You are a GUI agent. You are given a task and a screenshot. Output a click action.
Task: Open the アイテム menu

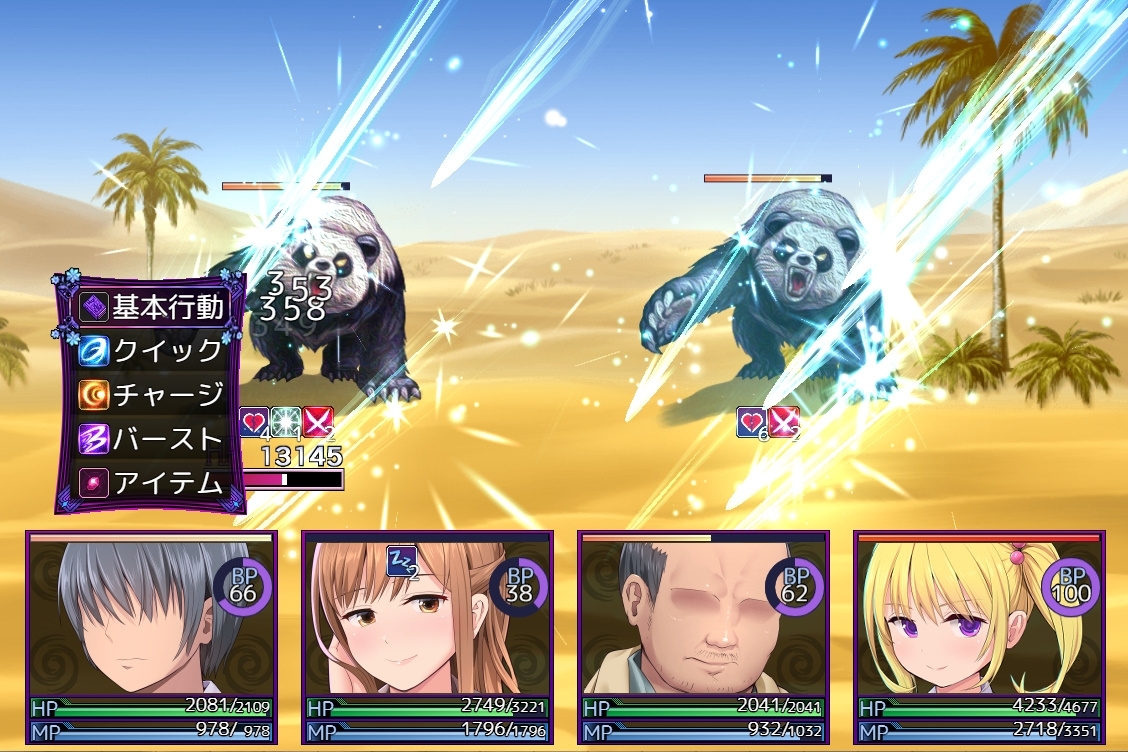(151, 483)
